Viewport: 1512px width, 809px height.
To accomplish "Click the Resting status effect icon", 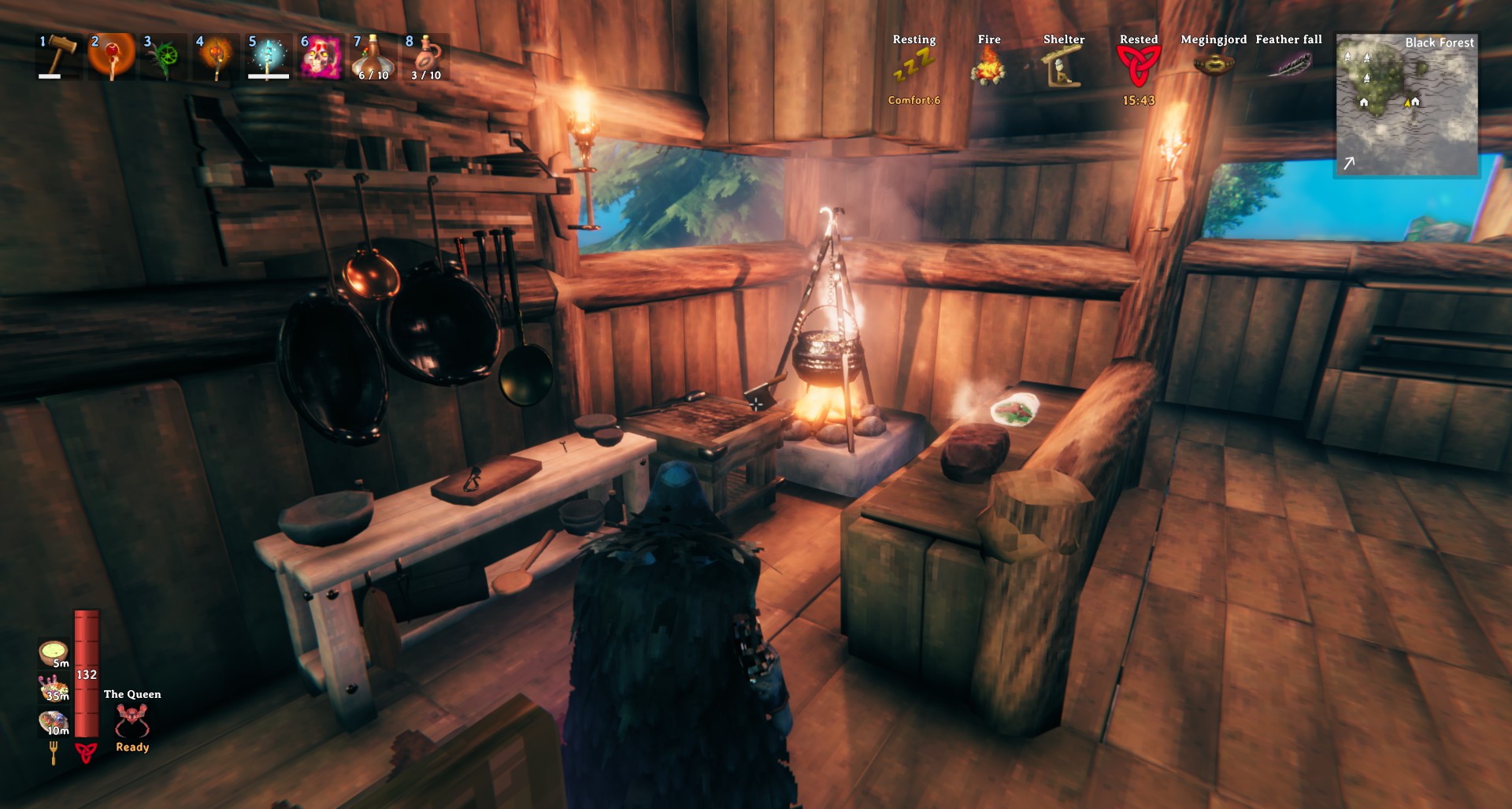I will tap(913, 65).
